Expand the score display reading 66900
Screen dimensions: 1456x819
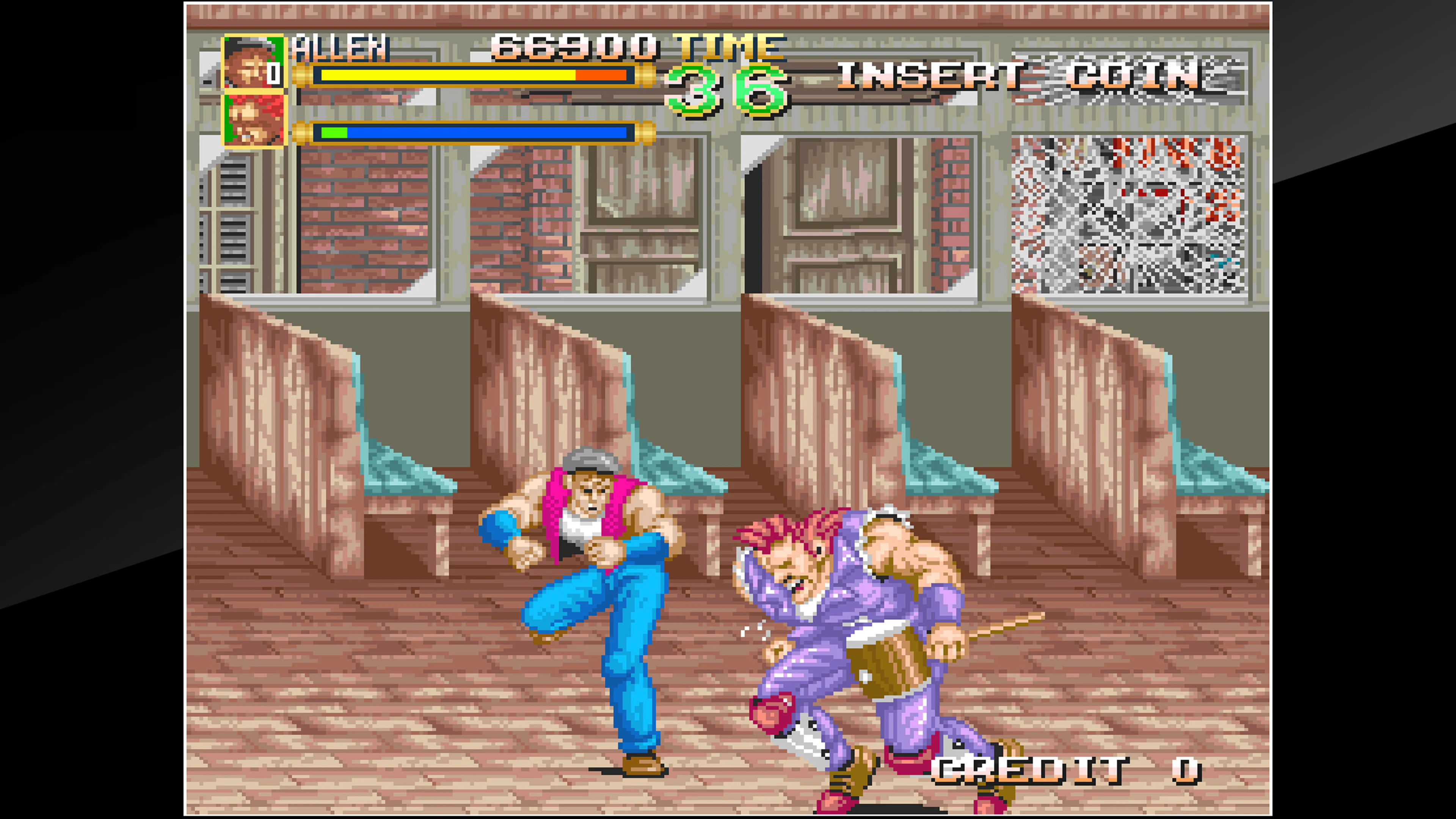[x=571, y=48]
